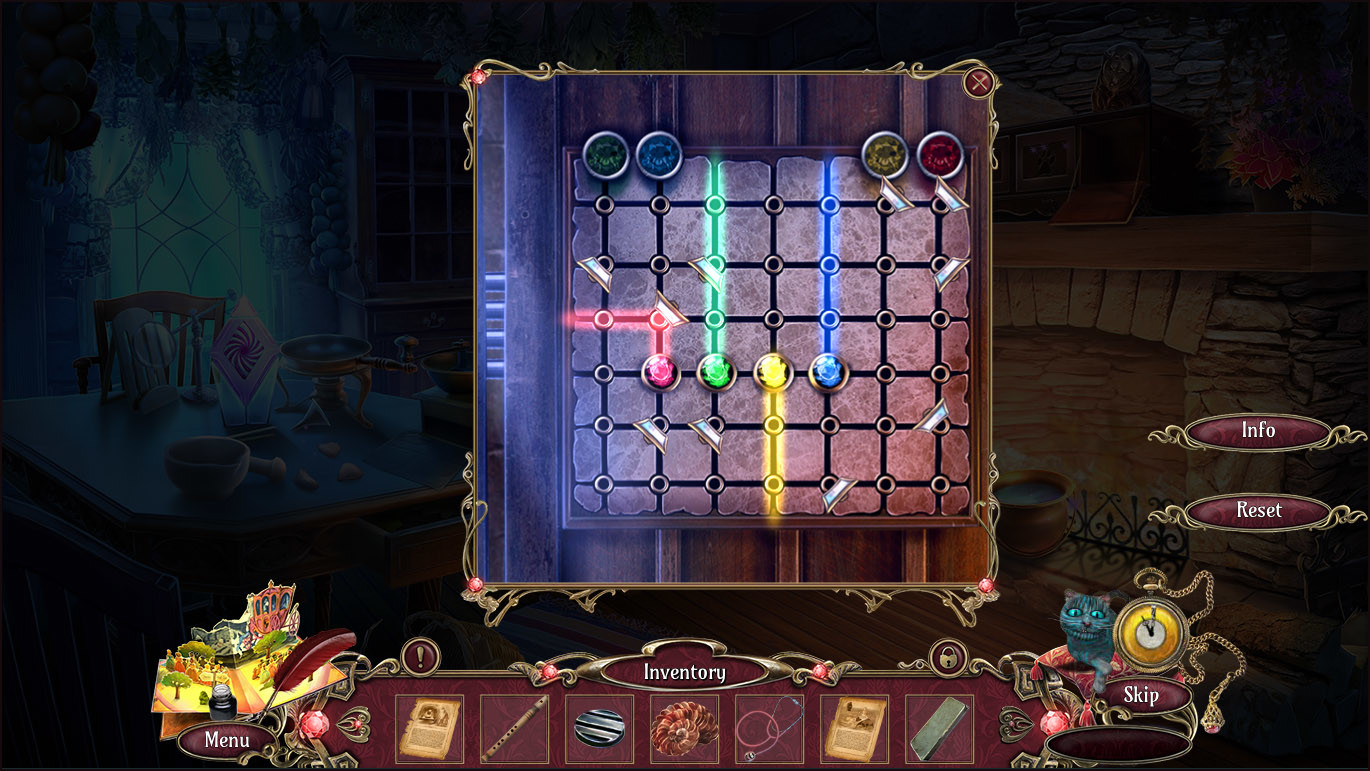Image resolution: width=1370 pixels, height=771 pixels.
Task: Open the book page in inventory
Action: coord(854,732)
